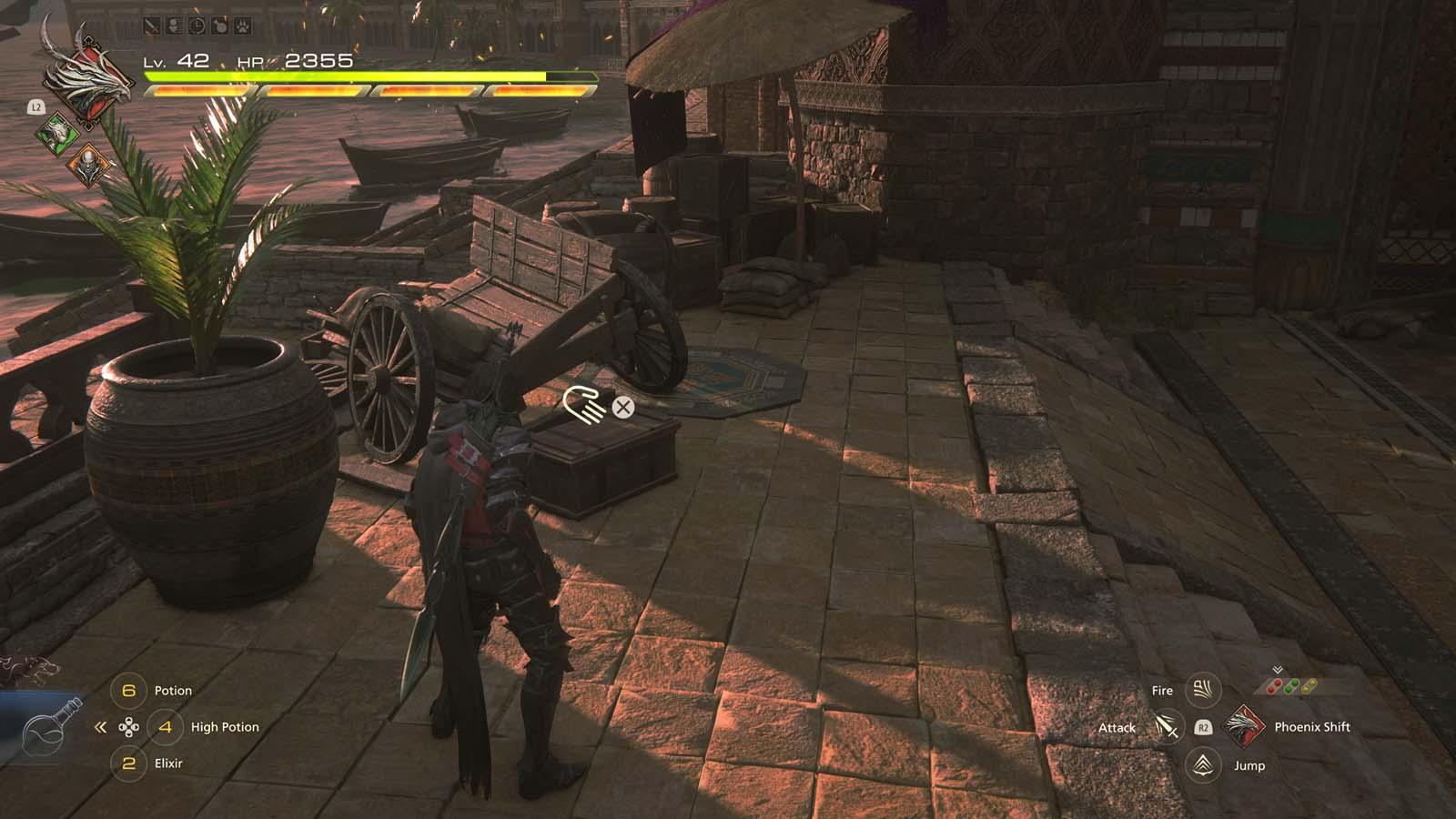The width and height of the screenshot is (1456, 819).
Task: Click the Phoenix Shift emblem
Action: [x=1244, y=728]
